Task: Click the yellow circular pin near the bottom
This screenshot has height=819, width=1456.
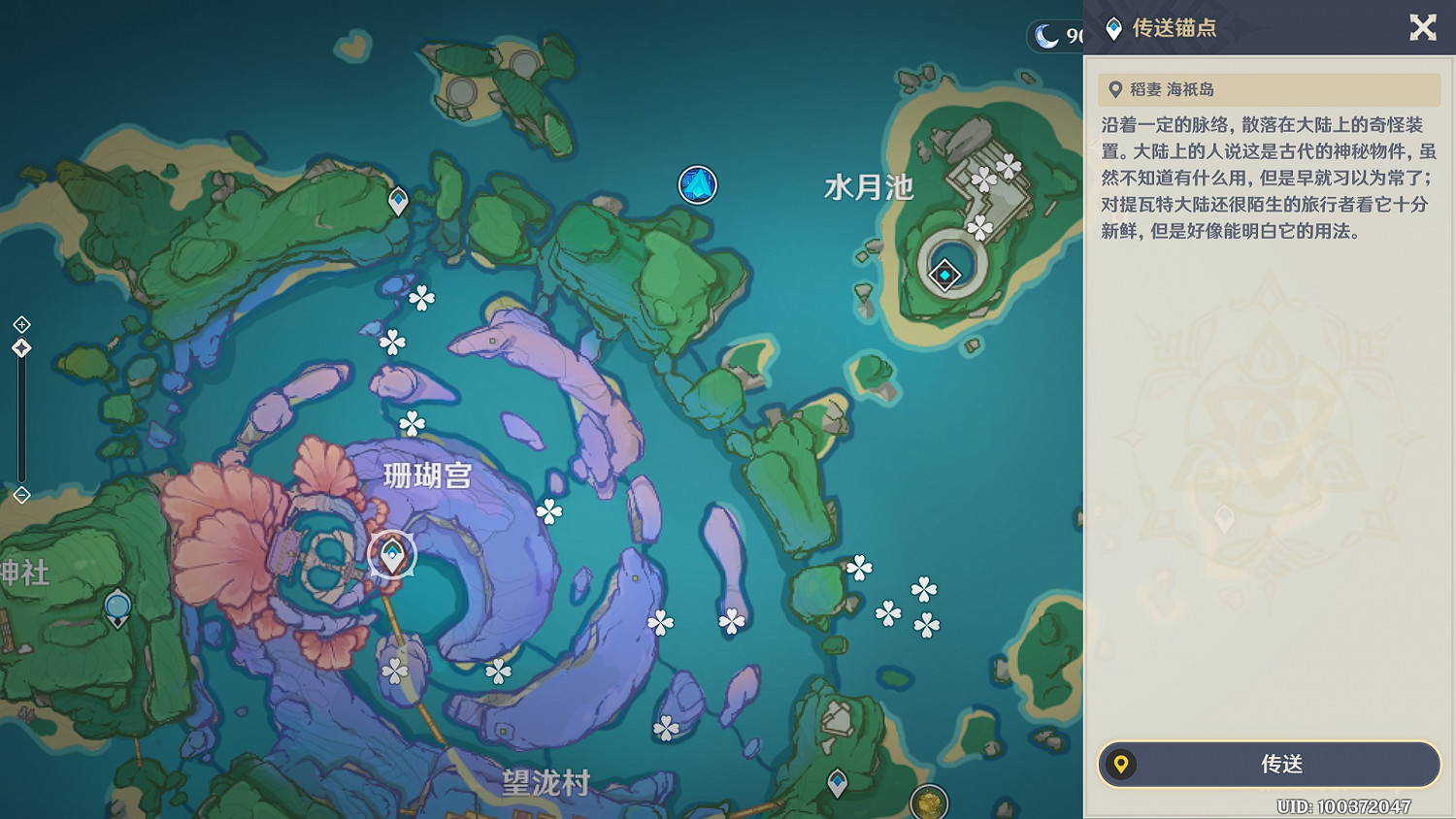Action: (927, 804)
